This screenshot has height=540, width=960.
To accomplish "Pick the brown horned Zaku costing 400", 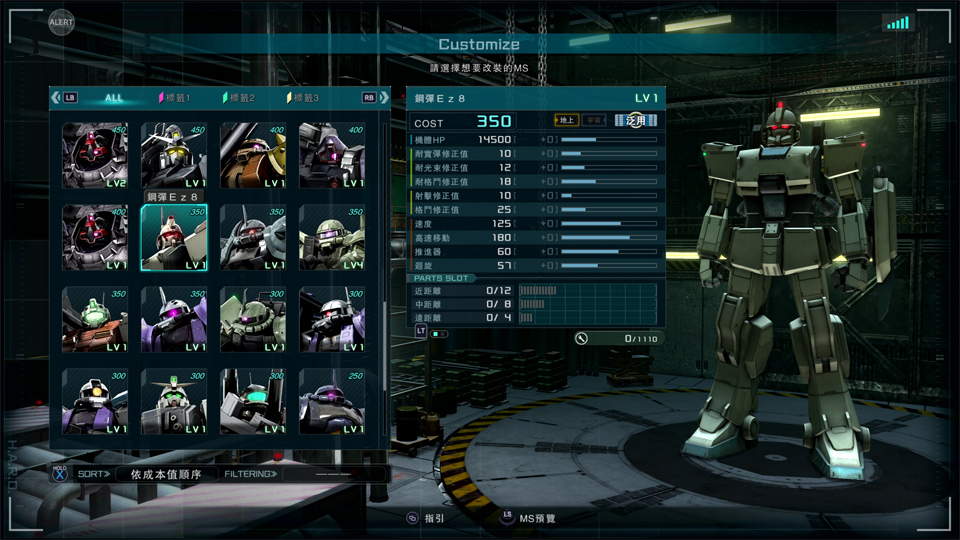I will [x=253, y=156].
